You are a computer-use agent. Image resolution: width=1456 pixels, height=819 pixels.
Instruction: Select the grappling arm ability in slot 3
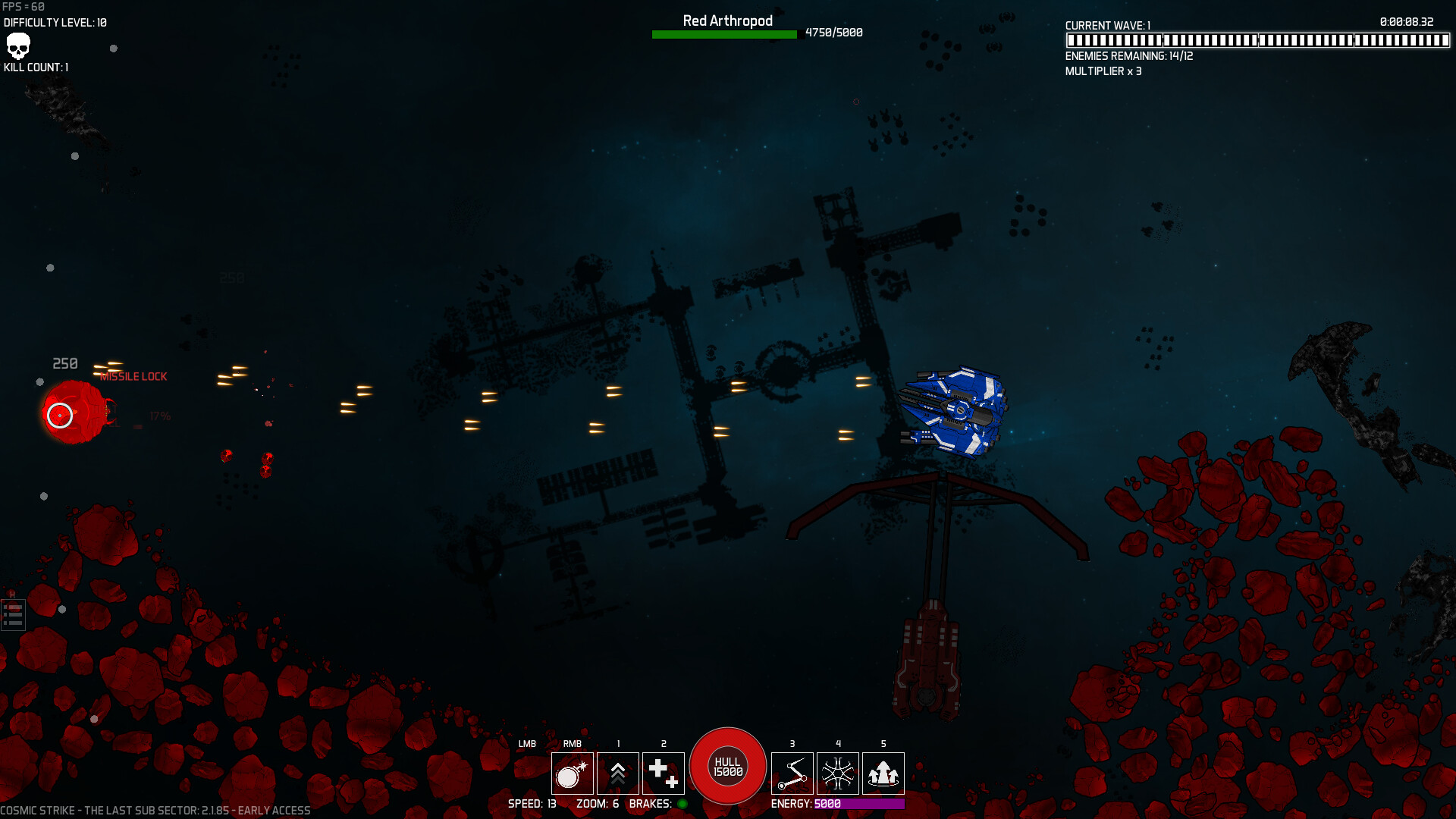click(x=792, y=773)
